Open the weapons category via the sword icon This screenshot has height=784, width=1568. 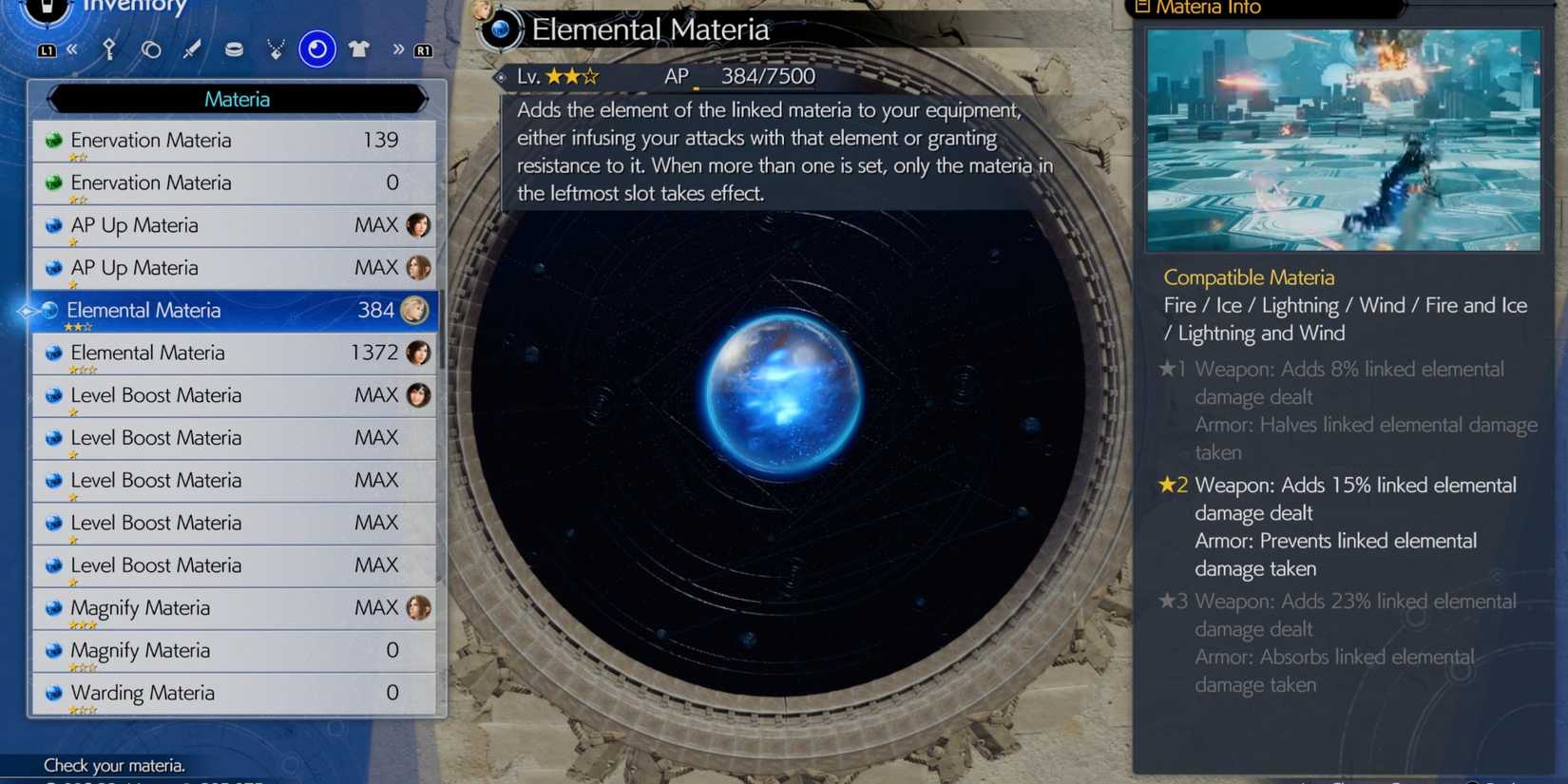pyautogui.click(x=191, y=49)
